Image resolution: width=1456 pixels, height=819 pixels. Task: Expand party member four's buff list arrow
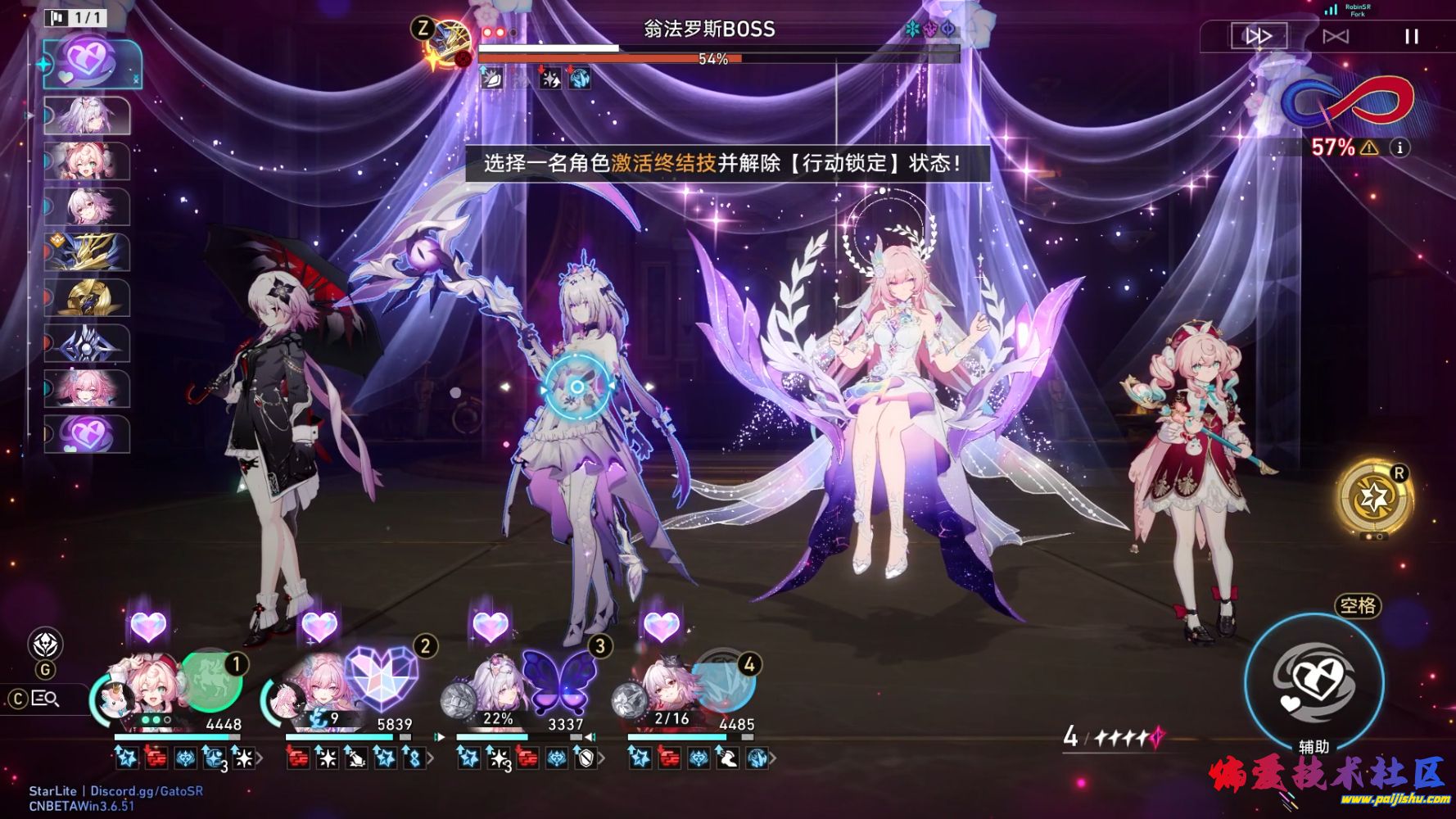pyautogui.click(x=773, y=759)
